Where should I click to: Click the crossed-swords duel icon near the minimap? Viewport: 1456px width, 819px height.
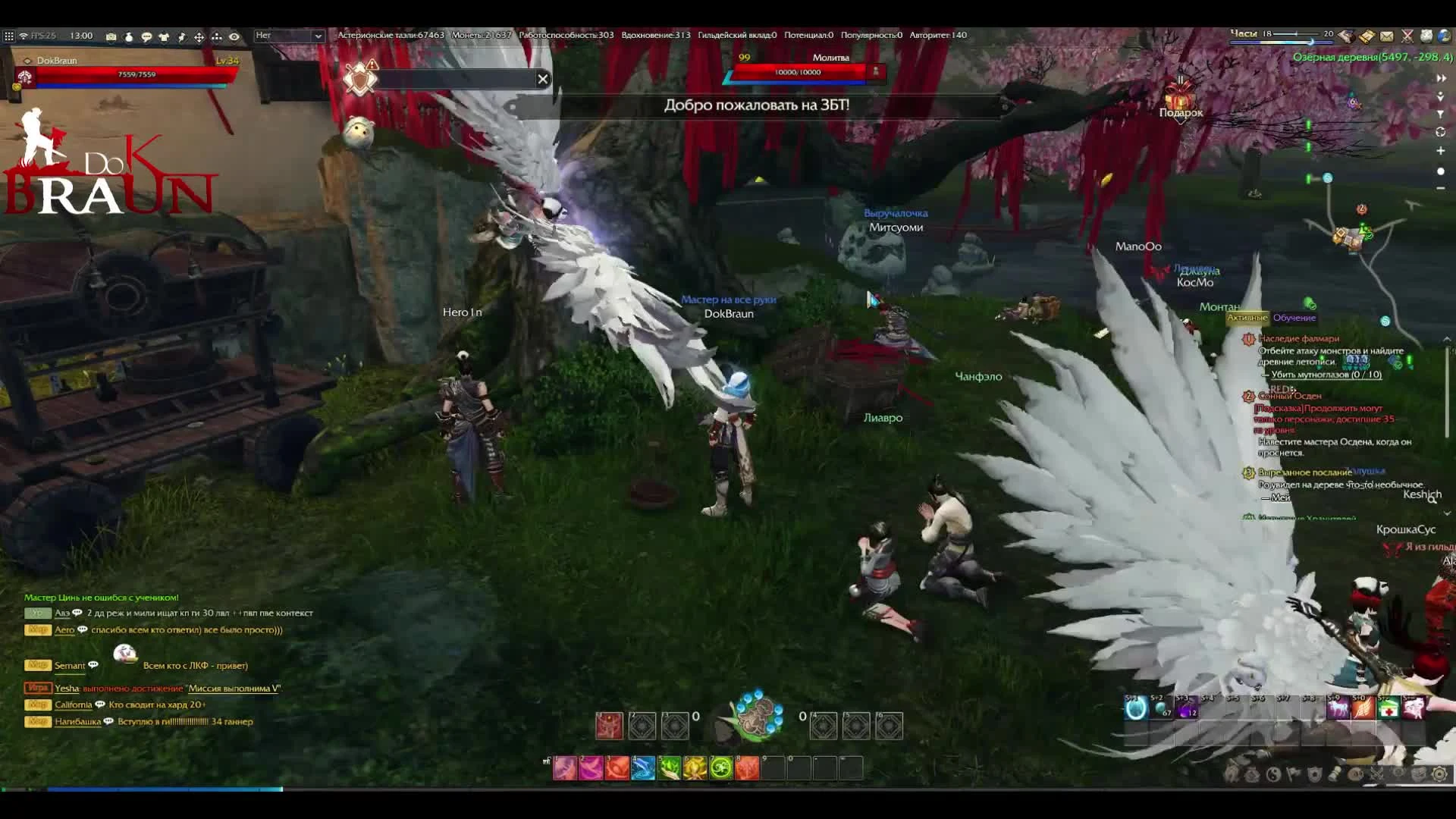1407,36
